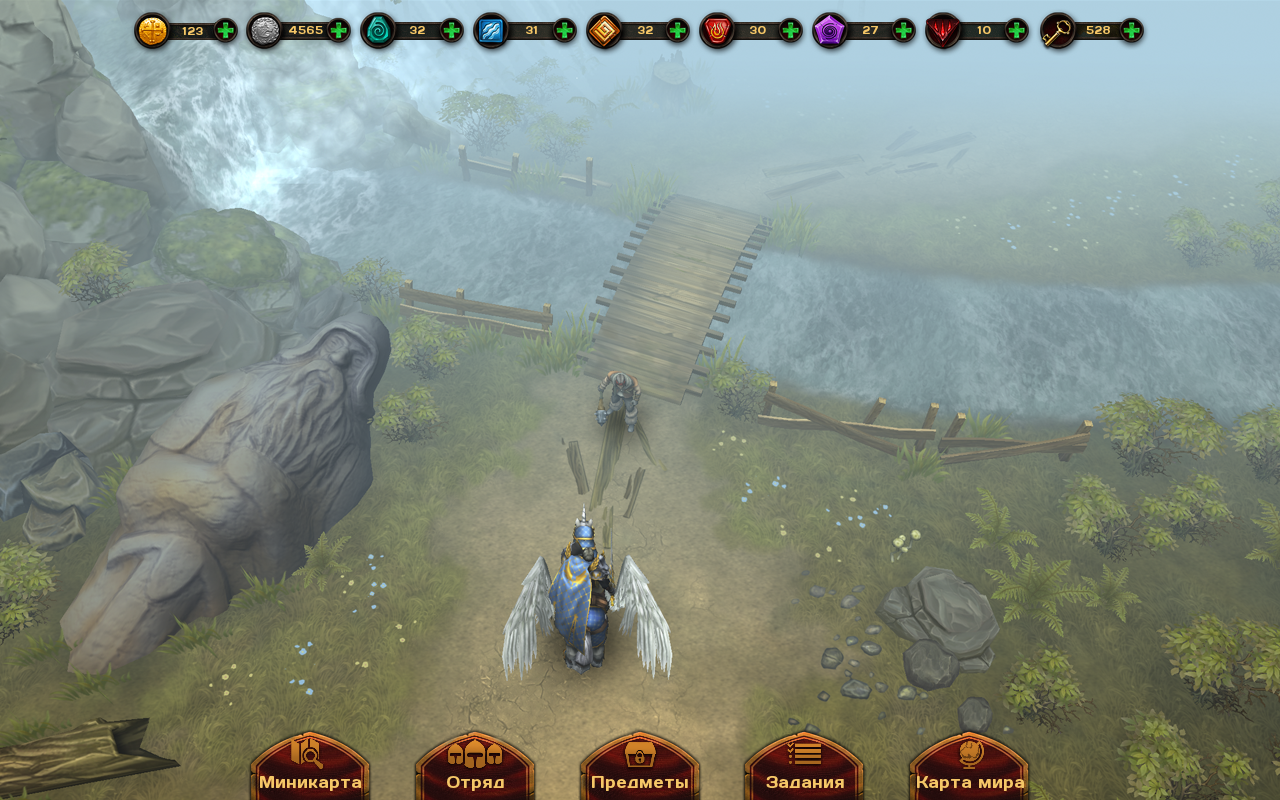Open the Карта мира world map
Screen dimensions: 1280x800
[970, 768]
